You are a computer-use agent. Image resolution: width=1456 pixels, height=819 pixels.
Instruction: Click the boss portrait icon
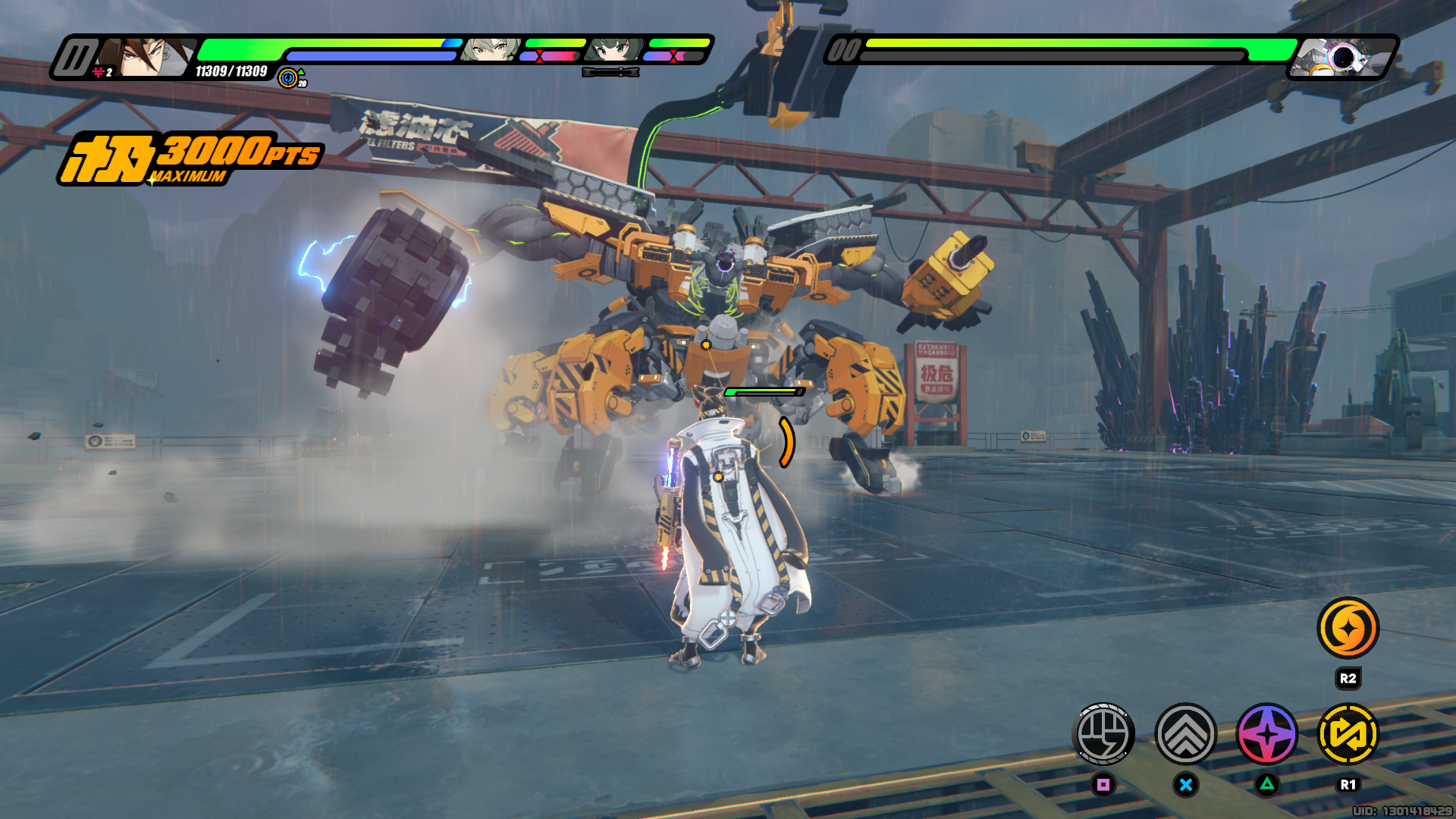pos(1341,58)
